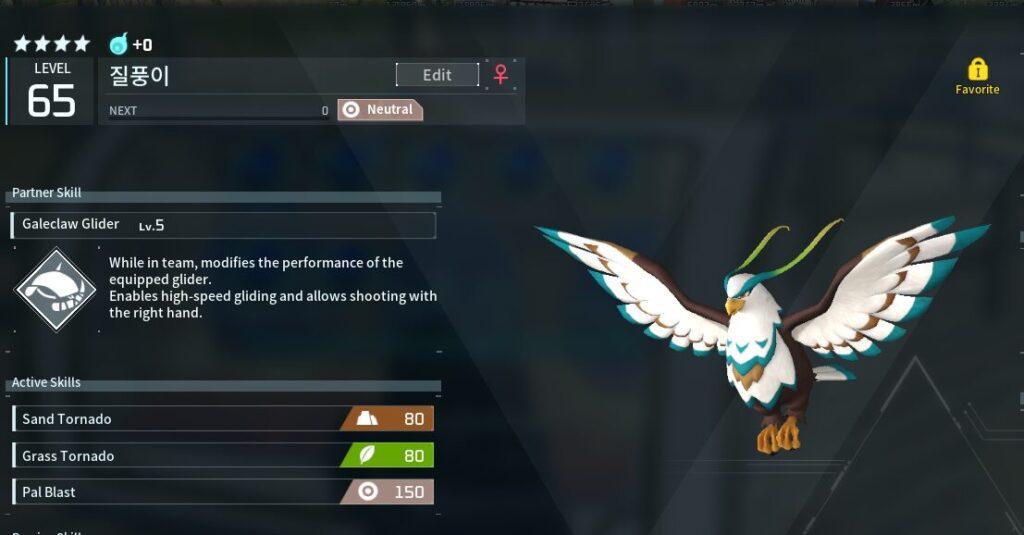Open the Galeclaw Glider partner skill
1024x535 pixels.
point(223,225)
